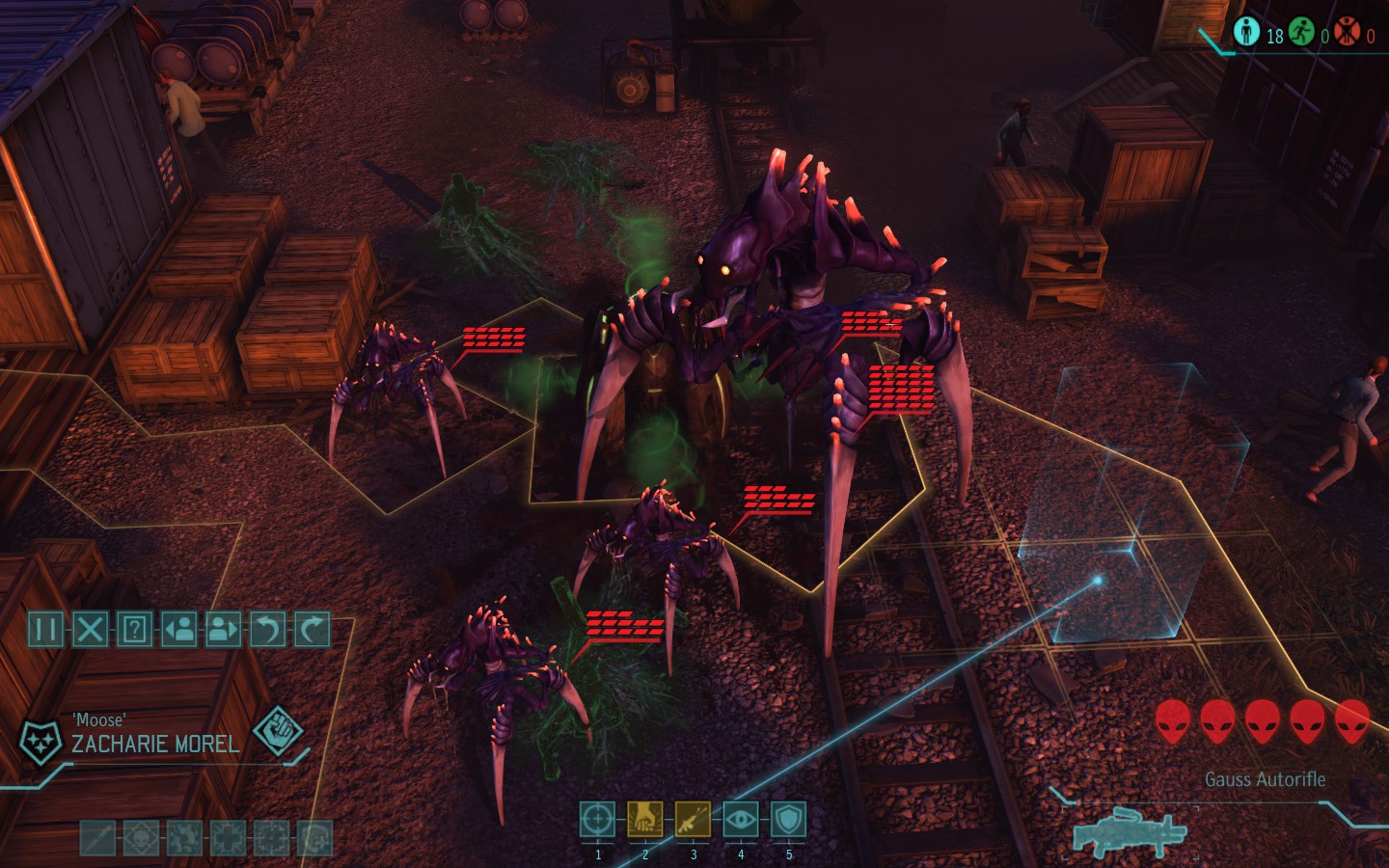Click the soldier name ZACHARIE MOREL

(x=154, y=744)
